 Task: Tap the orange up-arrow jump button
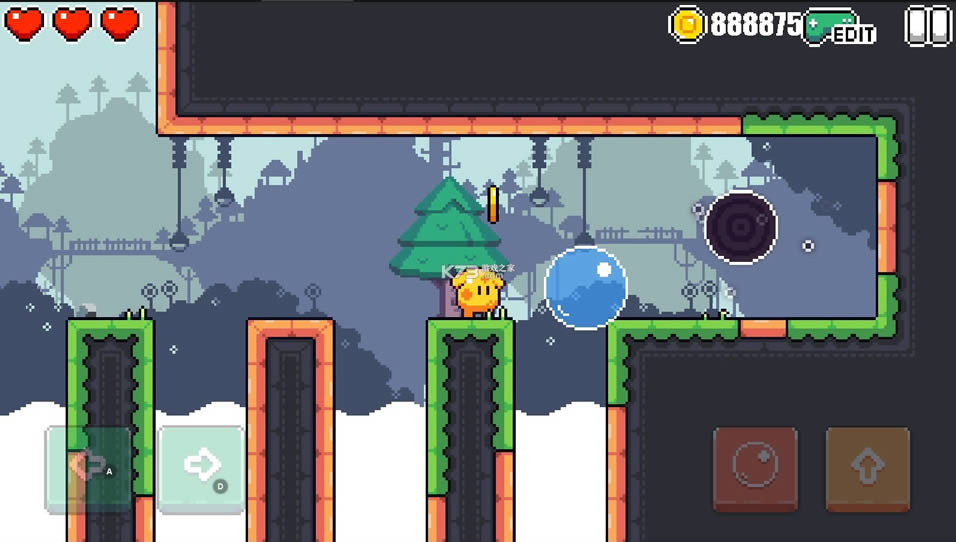[867, 468]
